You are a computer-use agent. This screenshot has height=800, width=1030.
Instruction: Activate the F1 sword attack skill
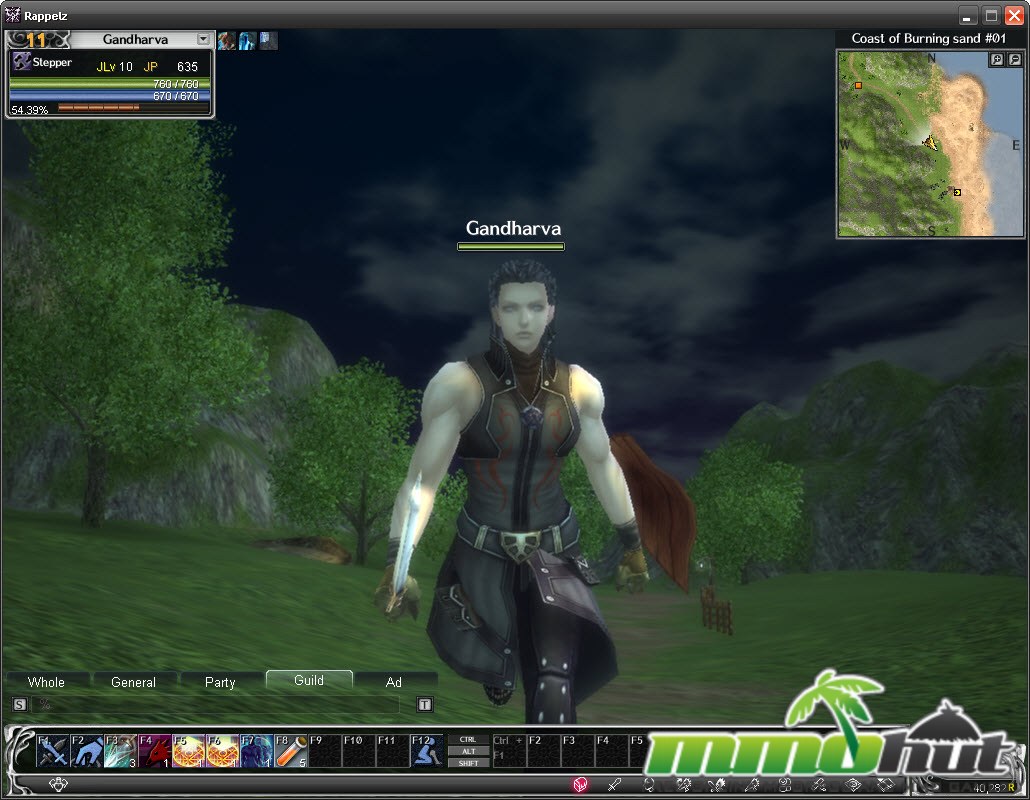[53, 750]
